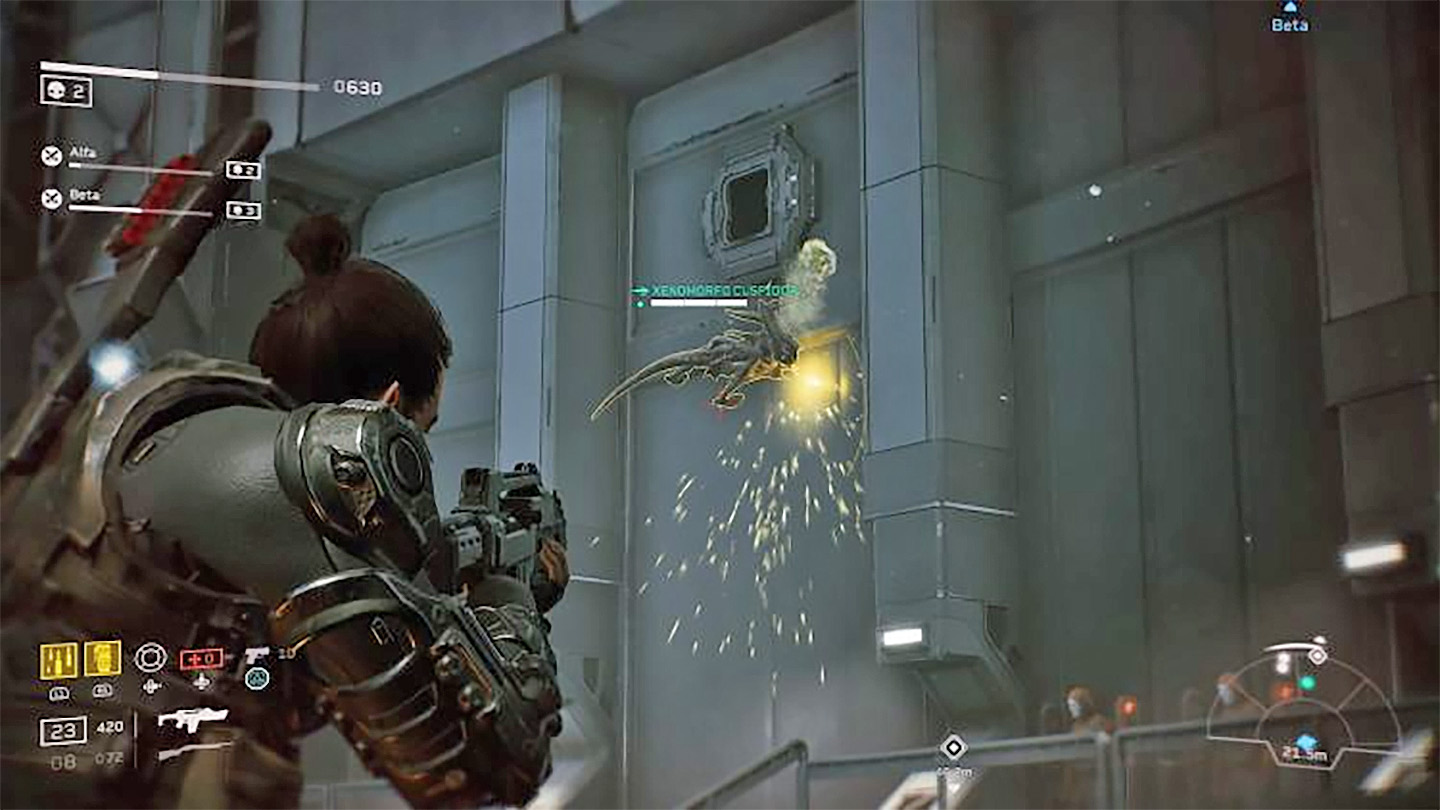Viewport: 1440px width, 810px height.
Task: Activate the yellow ammo rounds ability
Action: click(58, 660)
